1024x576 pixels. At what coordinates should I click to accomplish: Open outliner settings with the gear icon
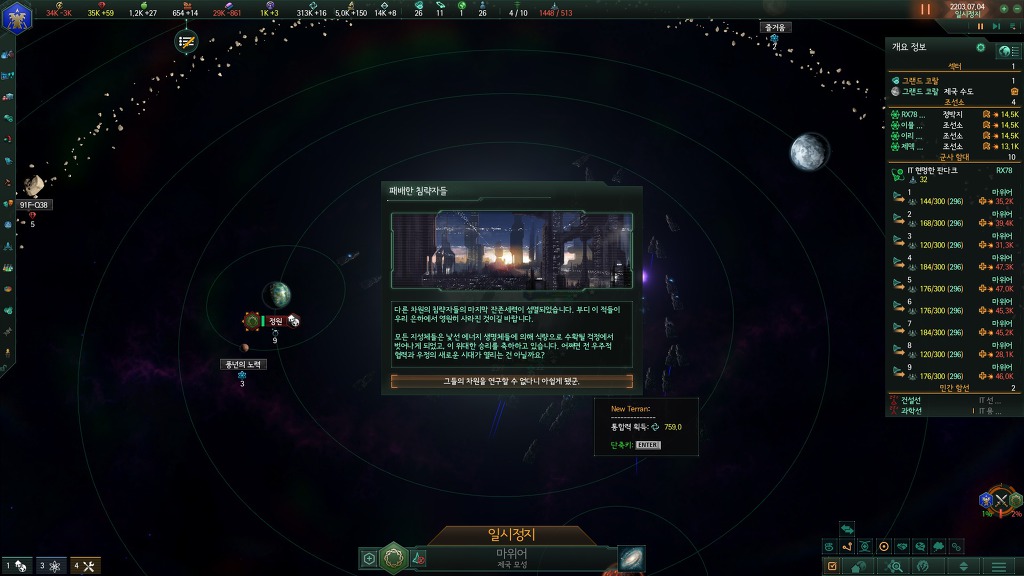pyautogui.click(x=980, y=47)
